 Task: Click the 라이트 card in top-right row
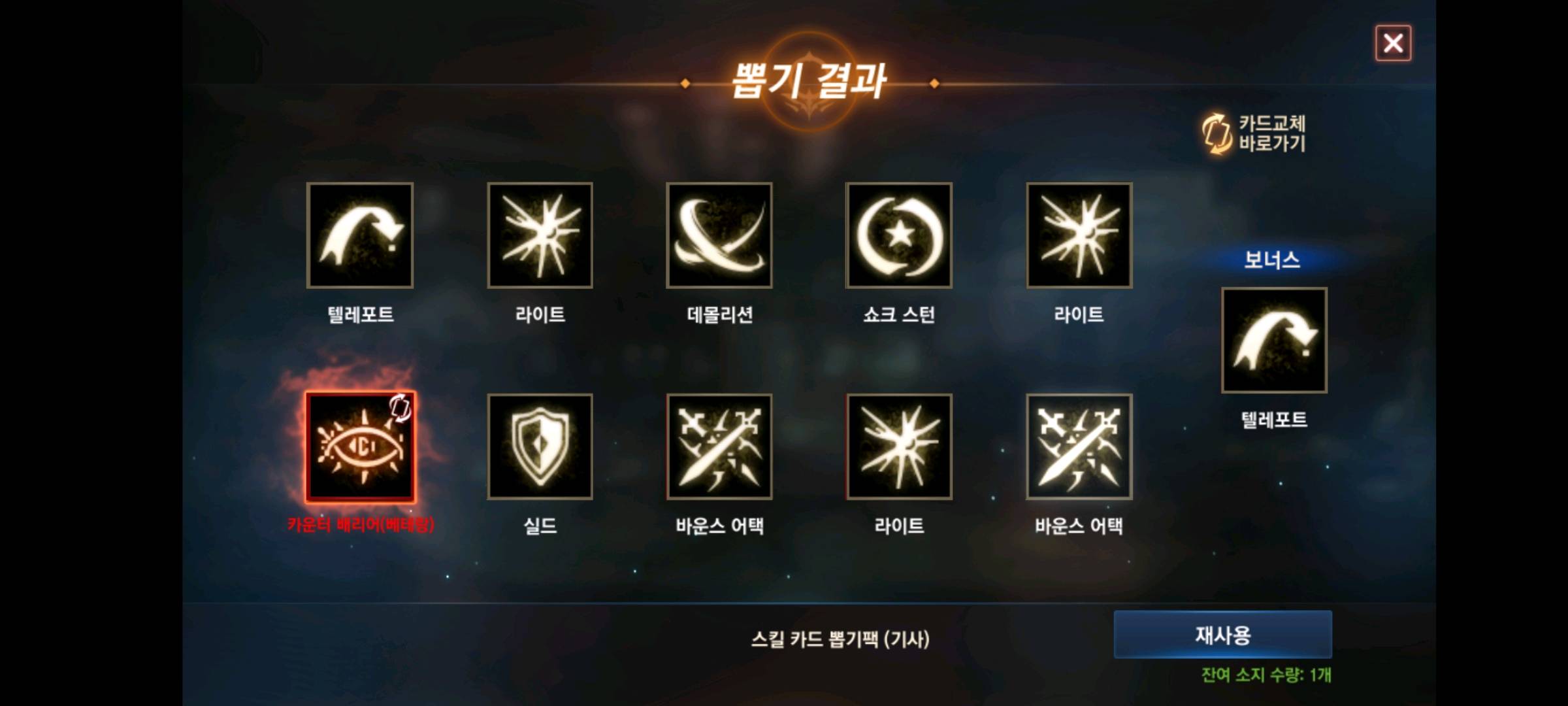(1078, 234)
